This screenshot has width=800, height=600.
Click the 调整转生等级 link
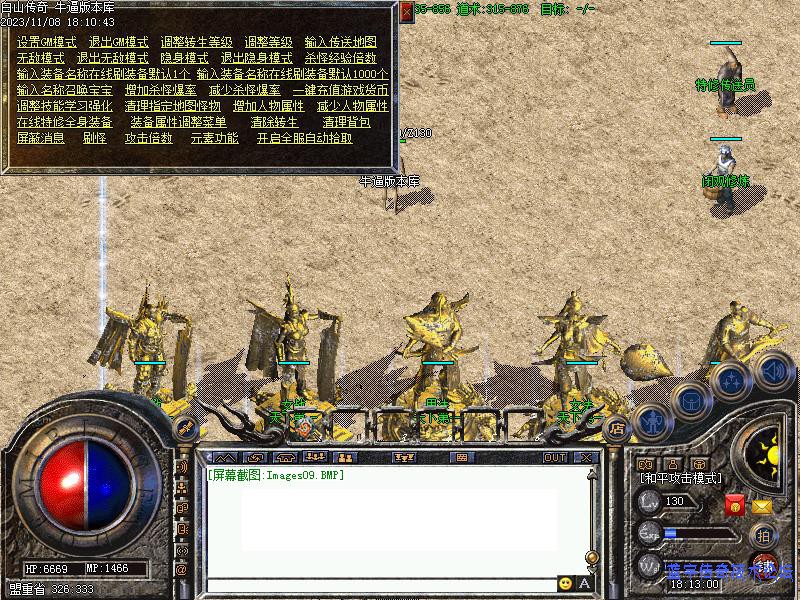(x=196, y=42)
